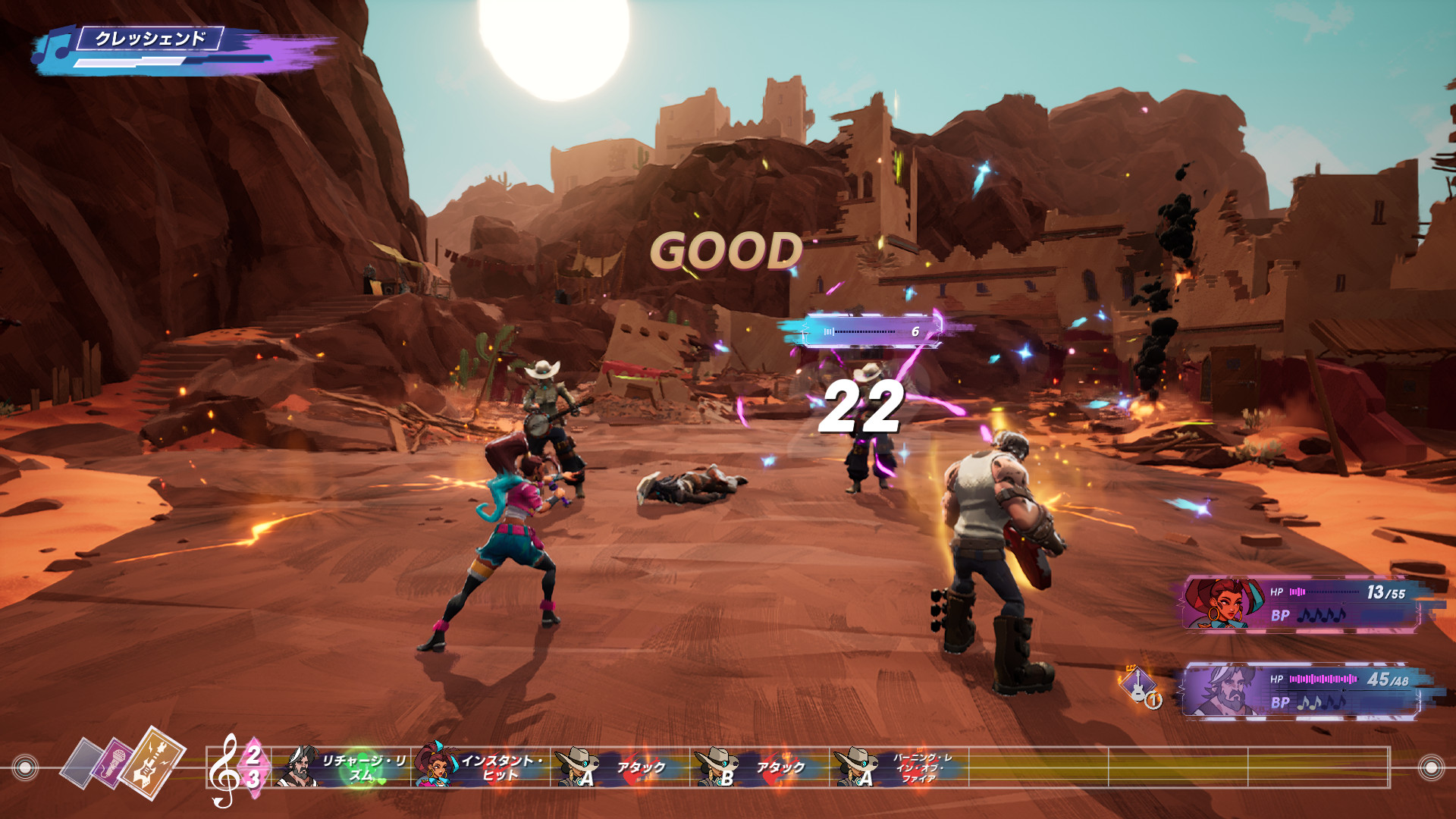Choose the orange guitar card
Viewport: 1456px width, 819px height.
point(154,762)
